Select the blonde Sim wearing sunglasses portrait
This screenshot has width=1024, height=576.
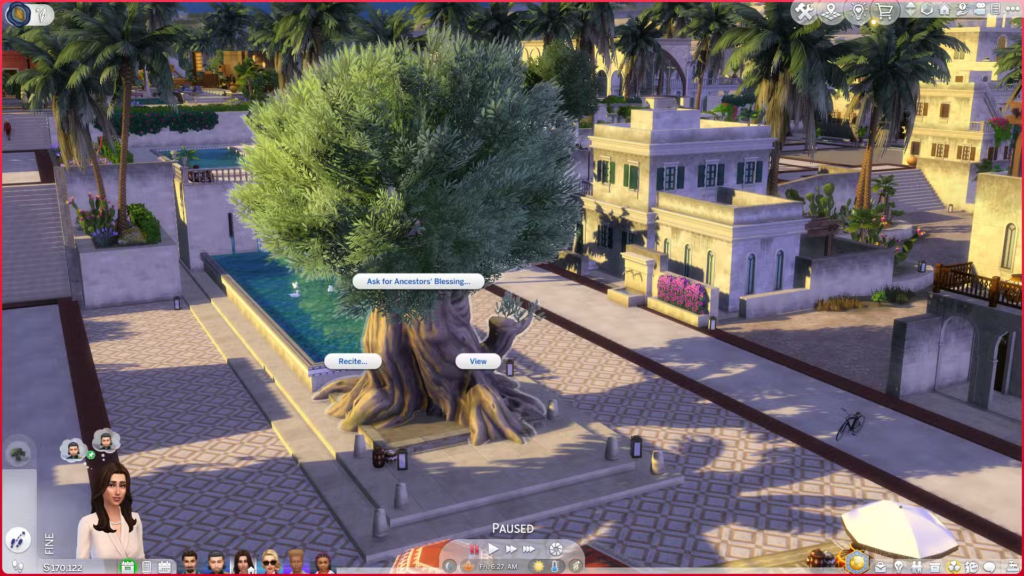270,562
